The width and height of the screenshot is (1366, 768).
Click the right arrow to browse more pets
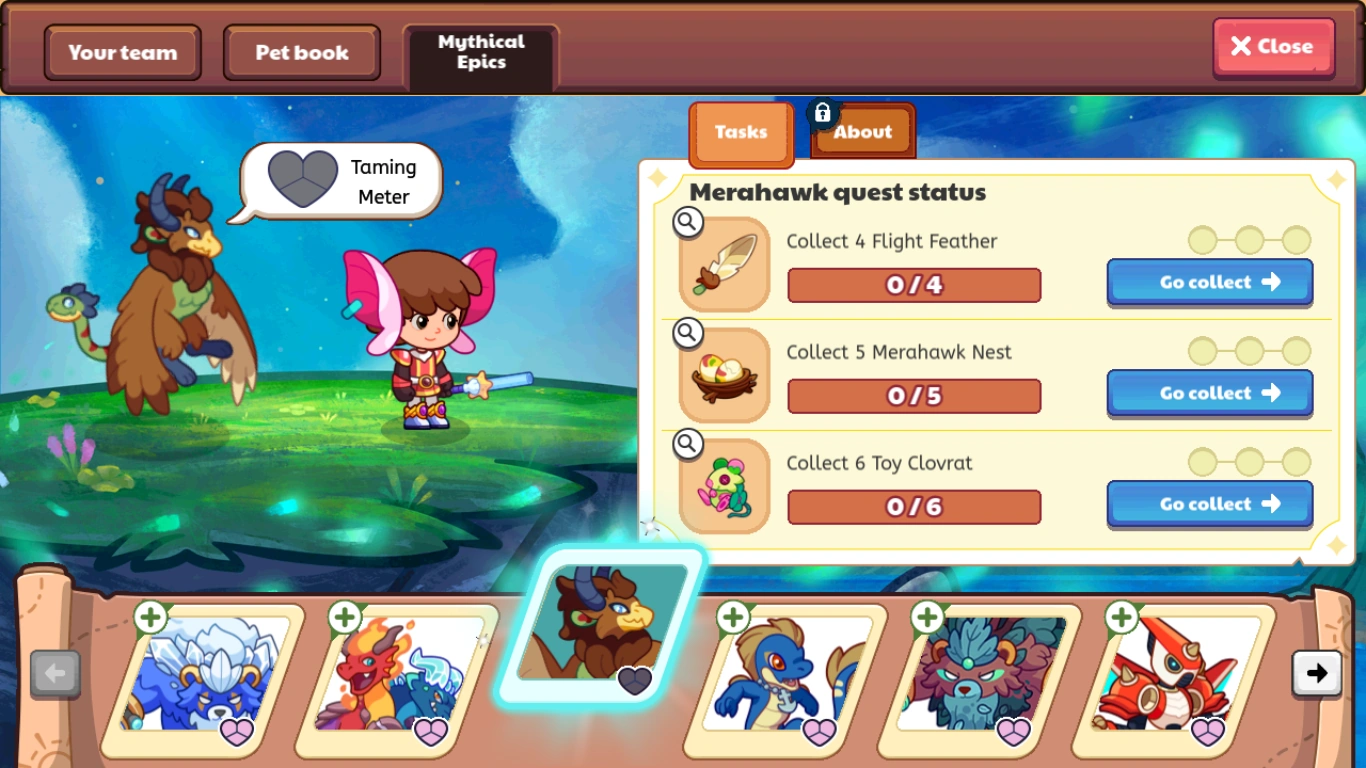click(1317, 673)
